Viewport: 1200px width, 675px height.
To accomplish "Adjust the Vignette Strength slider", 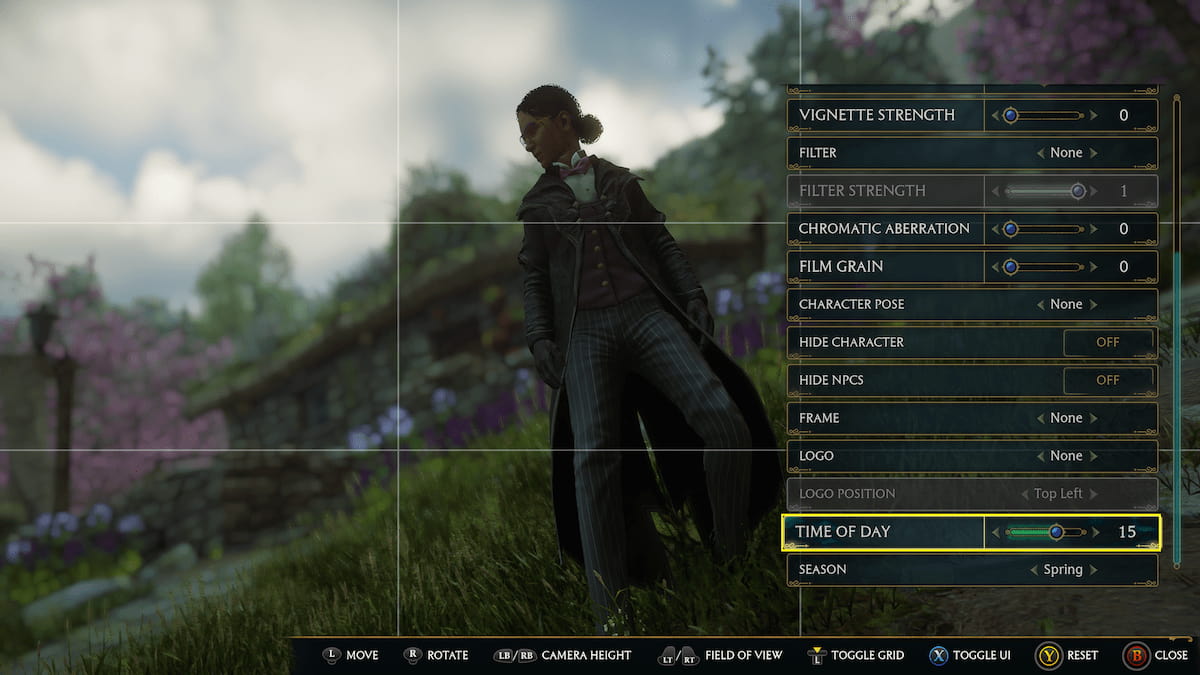I will [x=1011, y=115].
